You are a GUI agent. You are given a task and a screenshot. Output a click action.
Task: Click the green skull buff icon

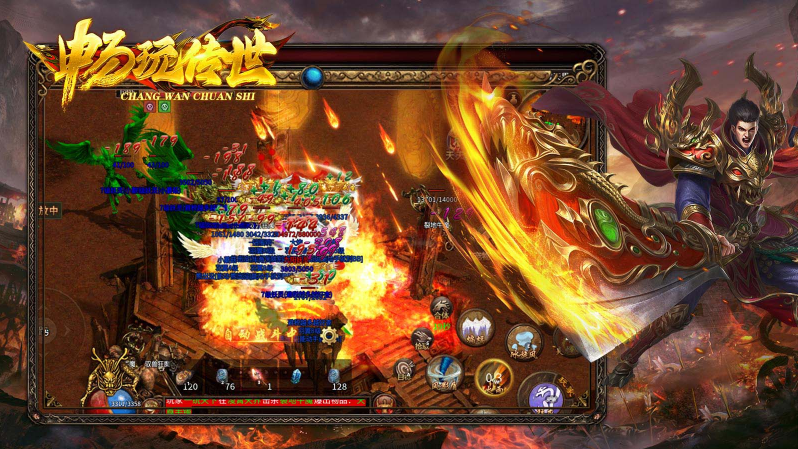(164, 107)
